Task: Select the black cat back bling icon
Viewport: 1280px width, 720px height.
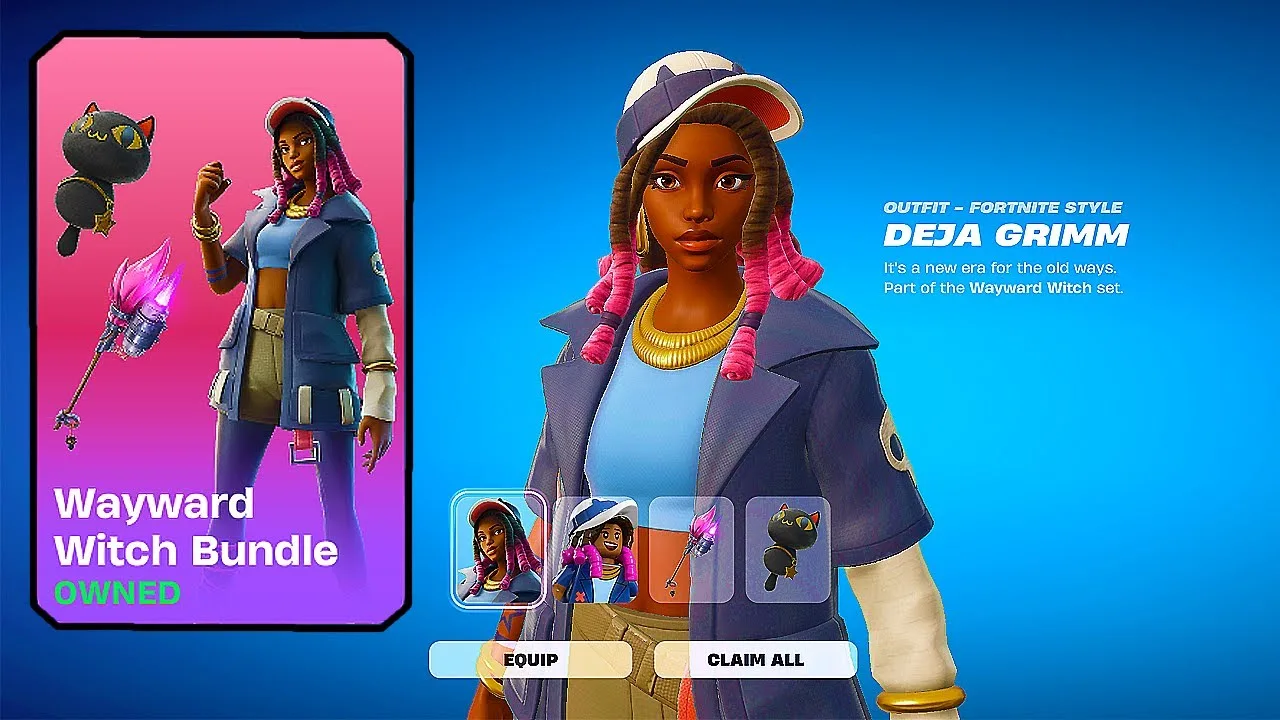Action: coord(786,550)
